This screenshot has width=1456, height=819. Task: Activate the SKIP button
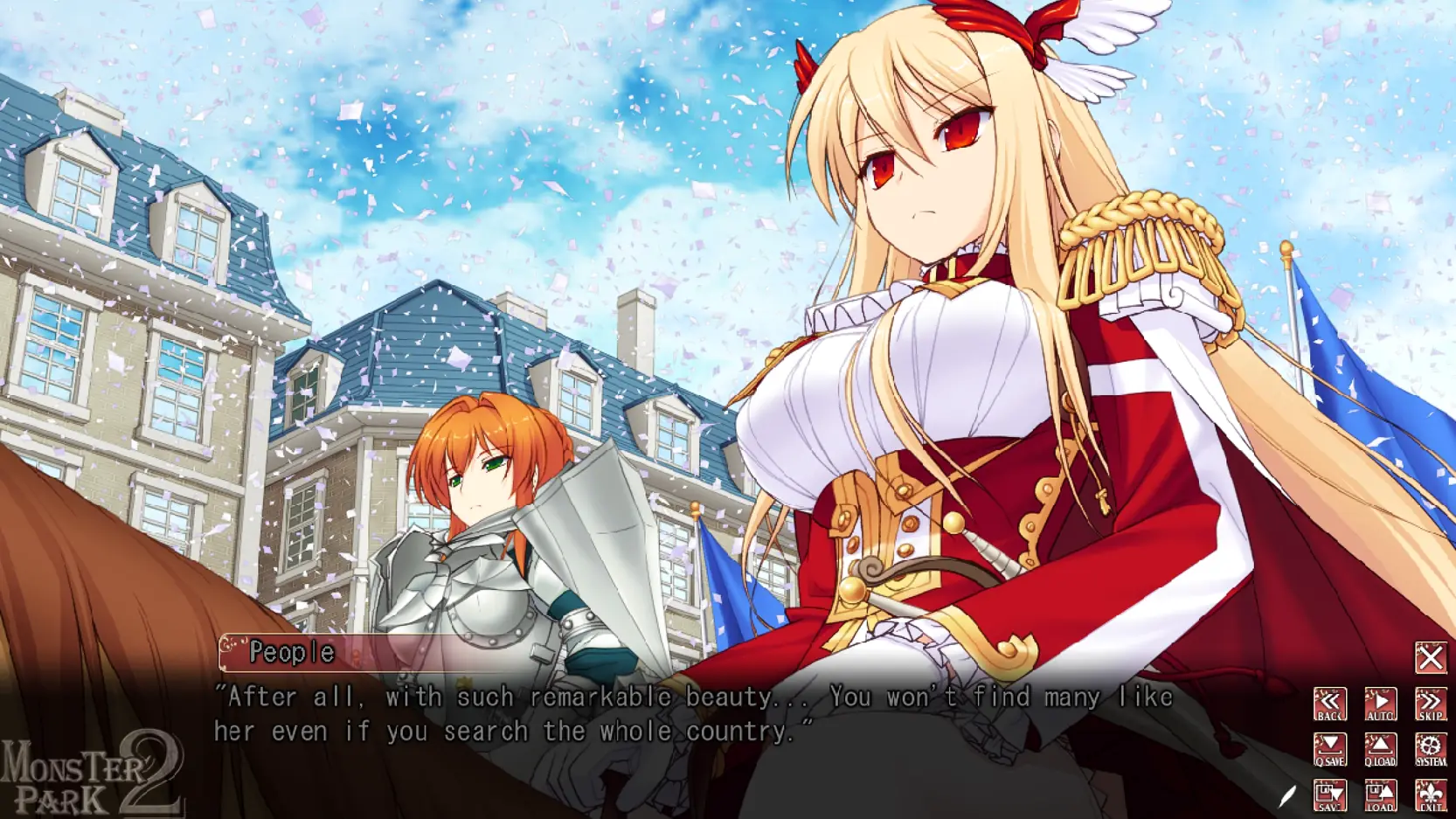coord(1431,704)
